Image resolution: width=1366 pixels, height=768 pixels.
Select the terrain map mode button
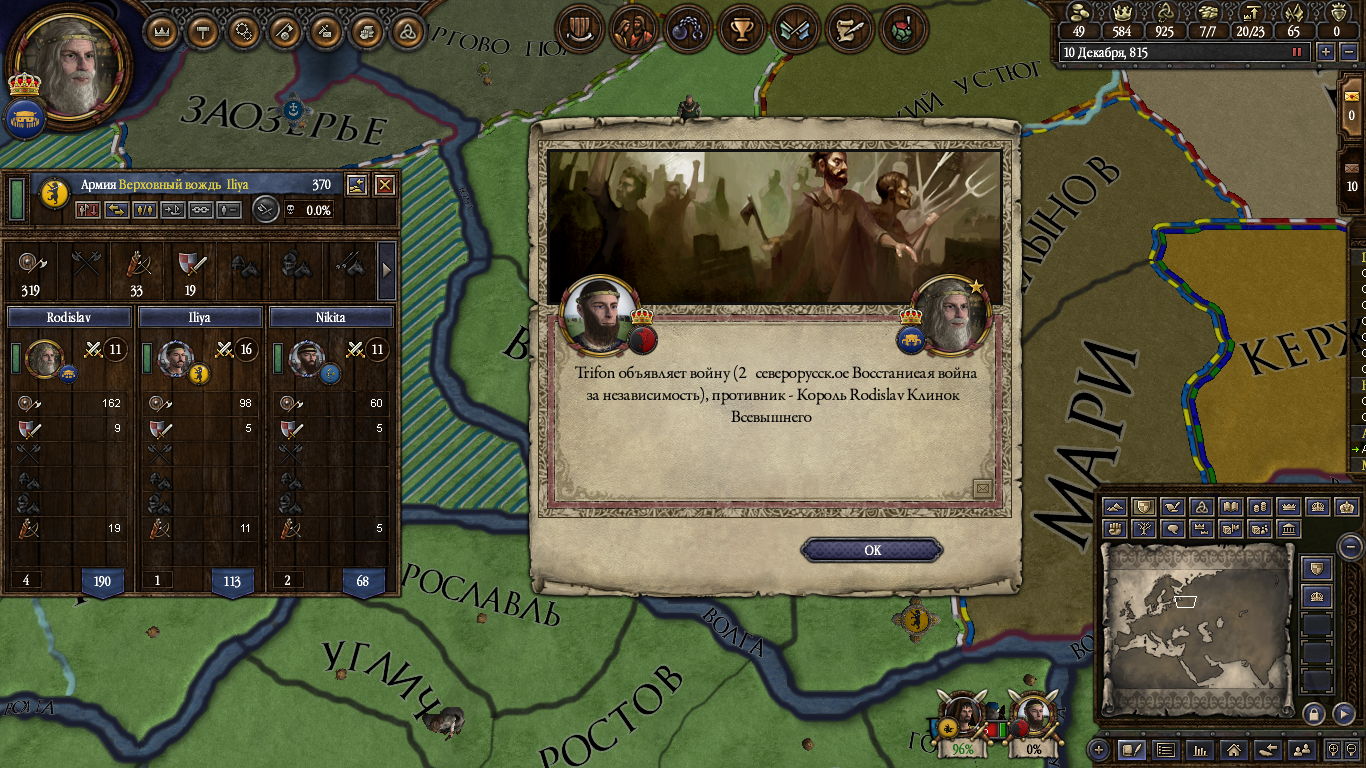point(1115,507)
